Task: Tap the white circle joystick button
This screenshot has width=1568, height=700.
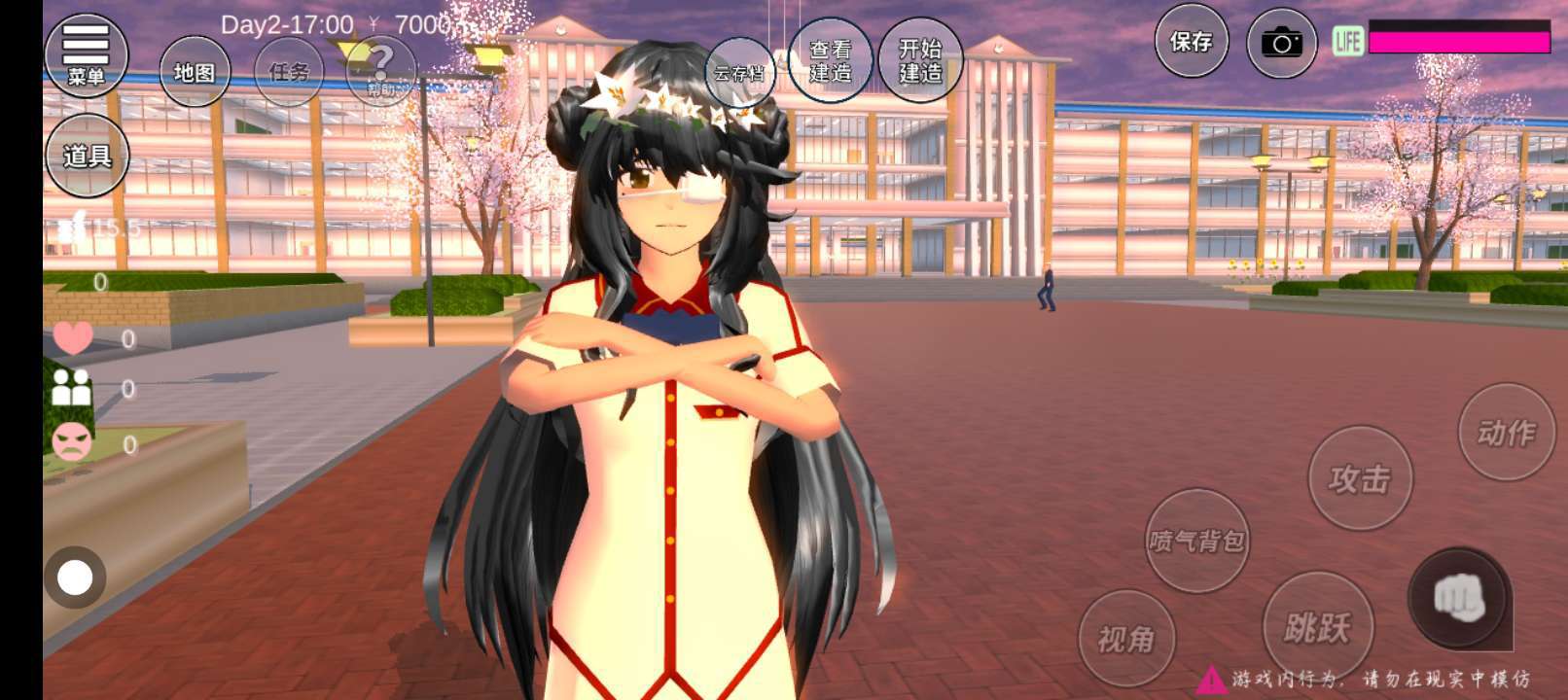Action: pyautogui.click(x=75, y=577)
